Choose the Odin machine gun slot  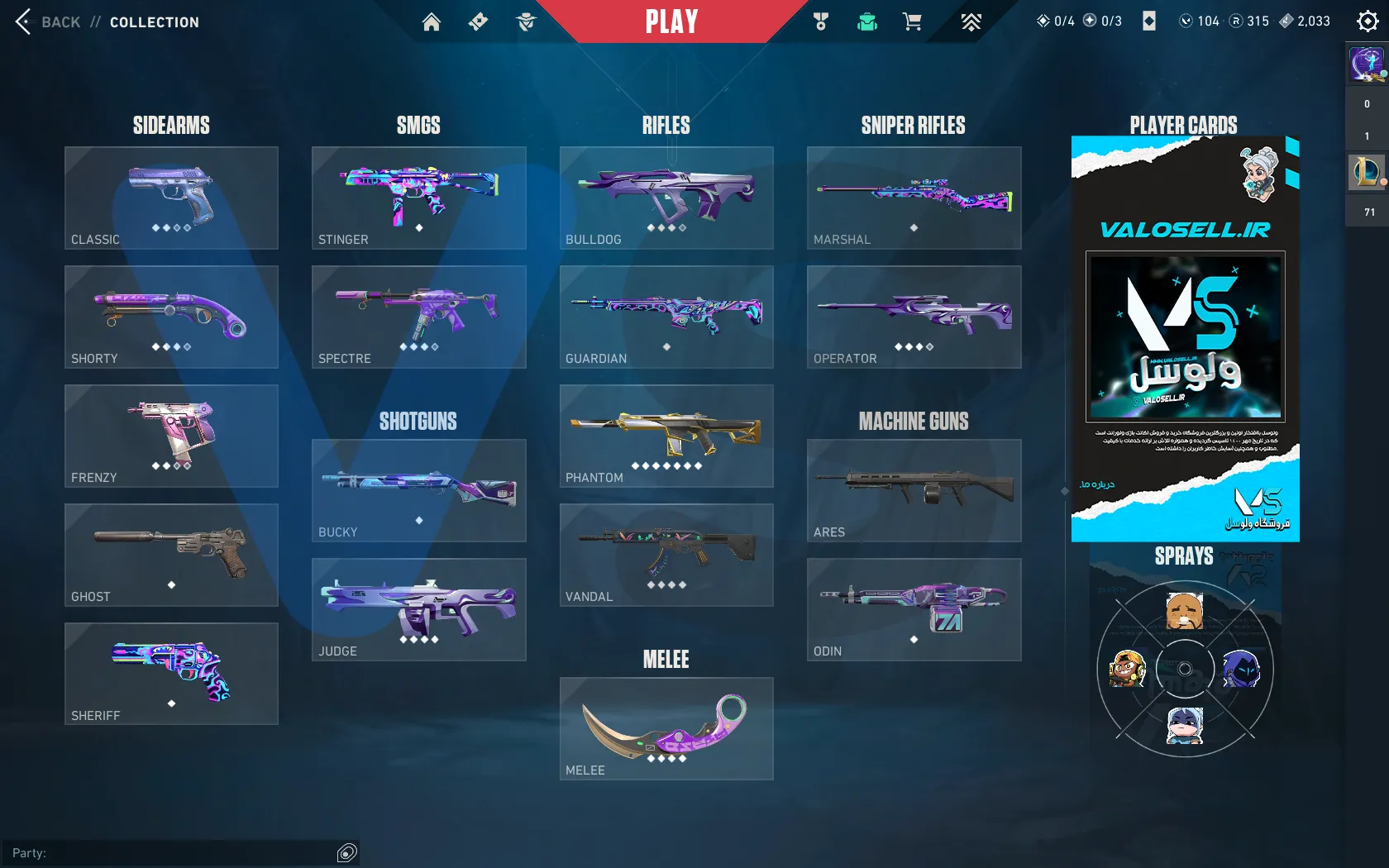914,609
